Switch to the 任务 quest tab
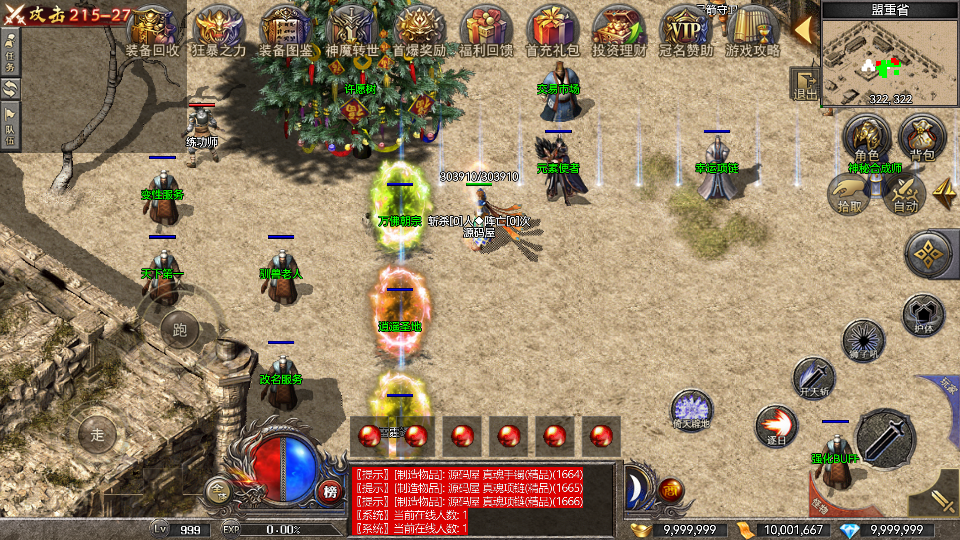 (x=10, y=48)
